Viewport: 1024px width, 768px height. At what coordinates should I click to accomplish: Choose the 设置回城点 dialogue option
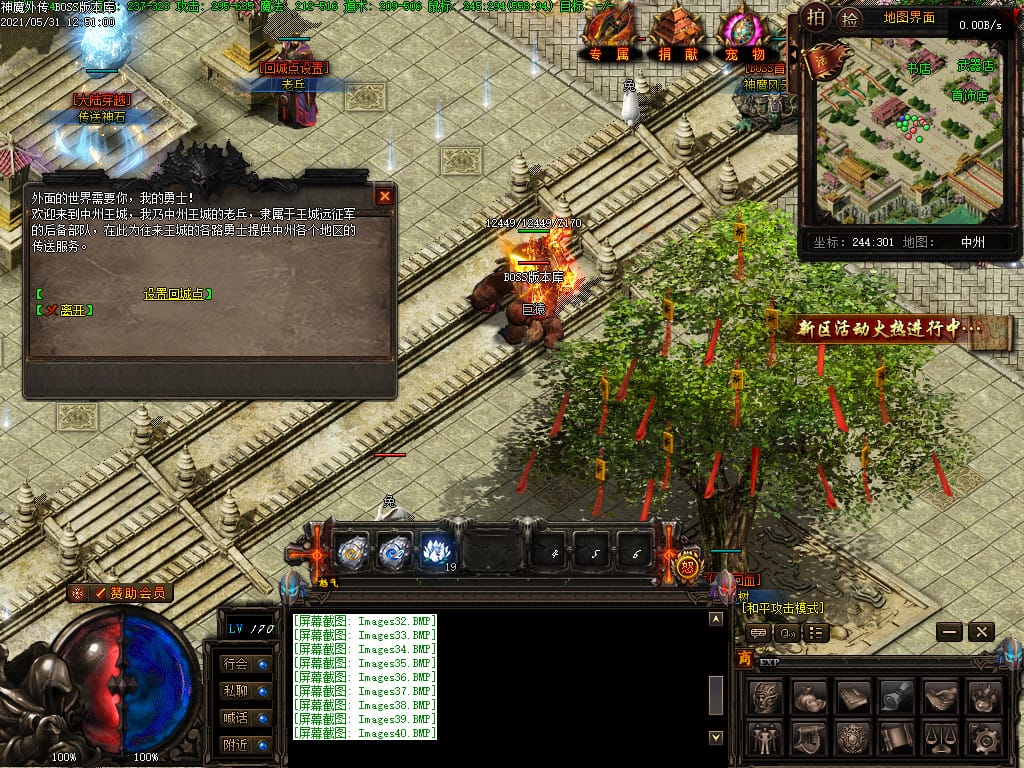176,294
